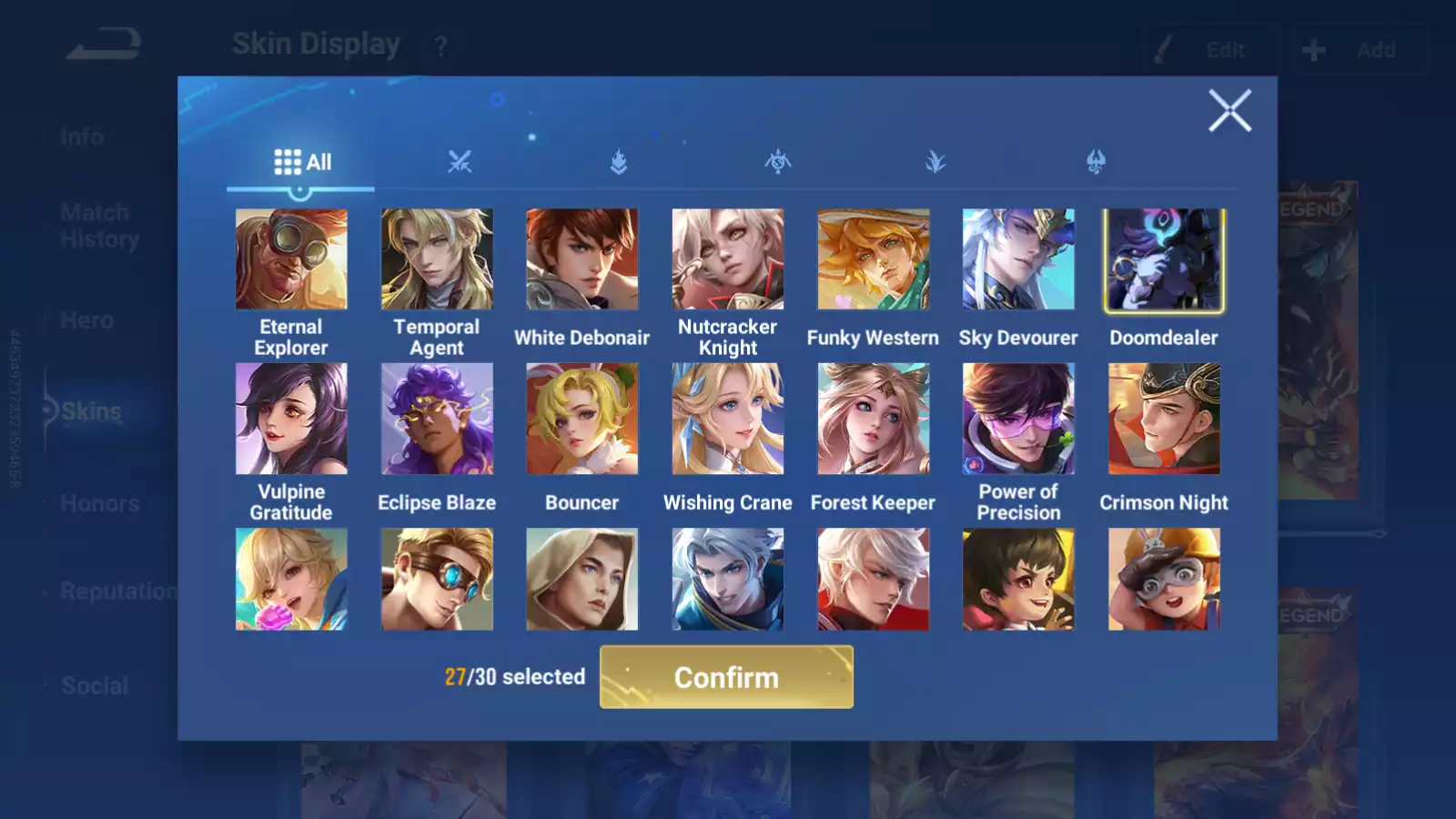Select the Power of Precision skin
The image size is (1456, 819).
tap(1018, 419)
